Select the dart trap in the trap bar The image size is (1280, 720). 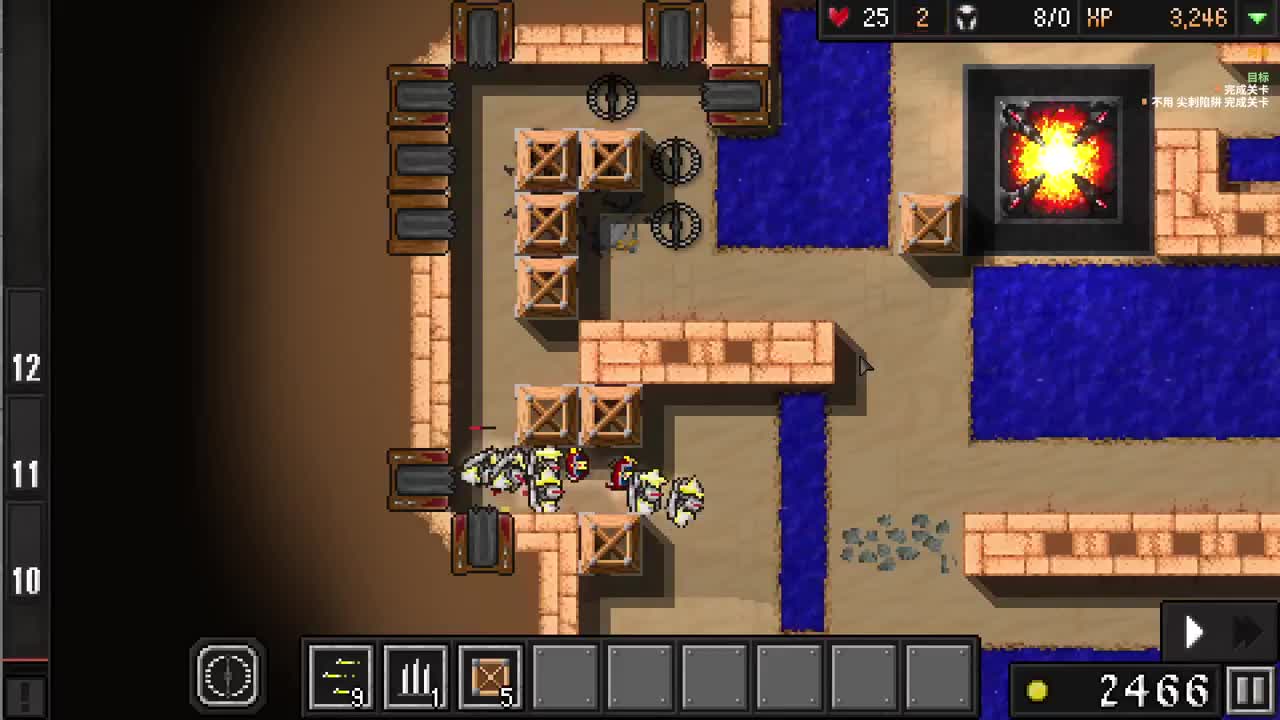(341, 677)
